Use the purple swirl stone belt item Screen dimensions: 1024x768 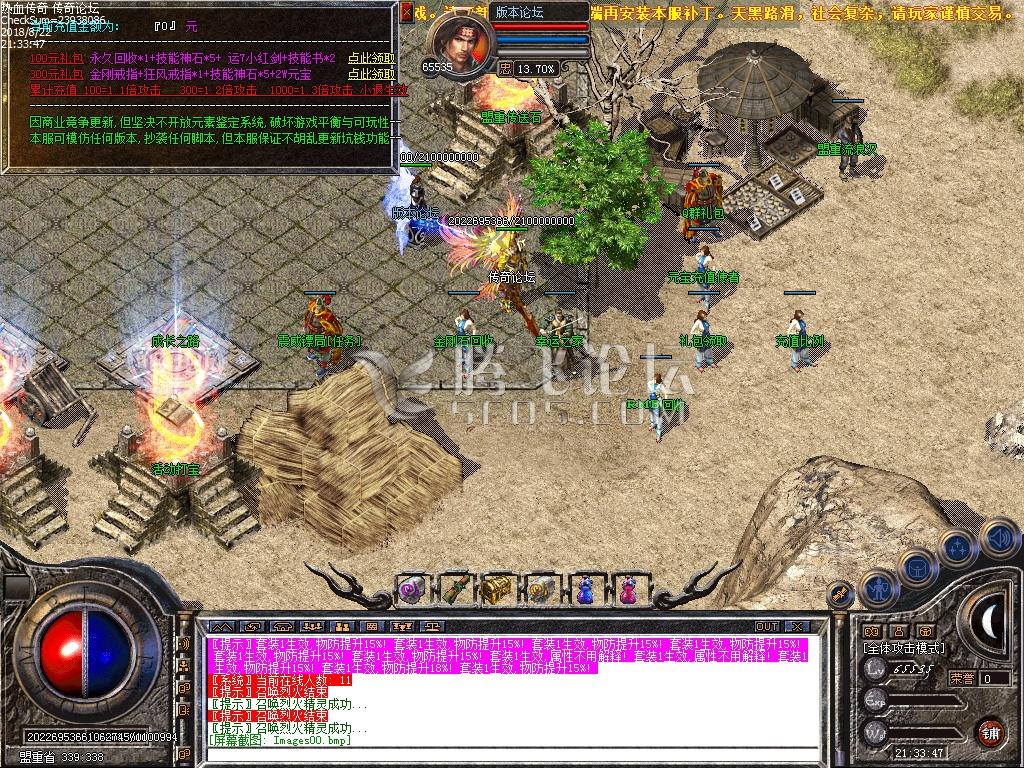411,589
